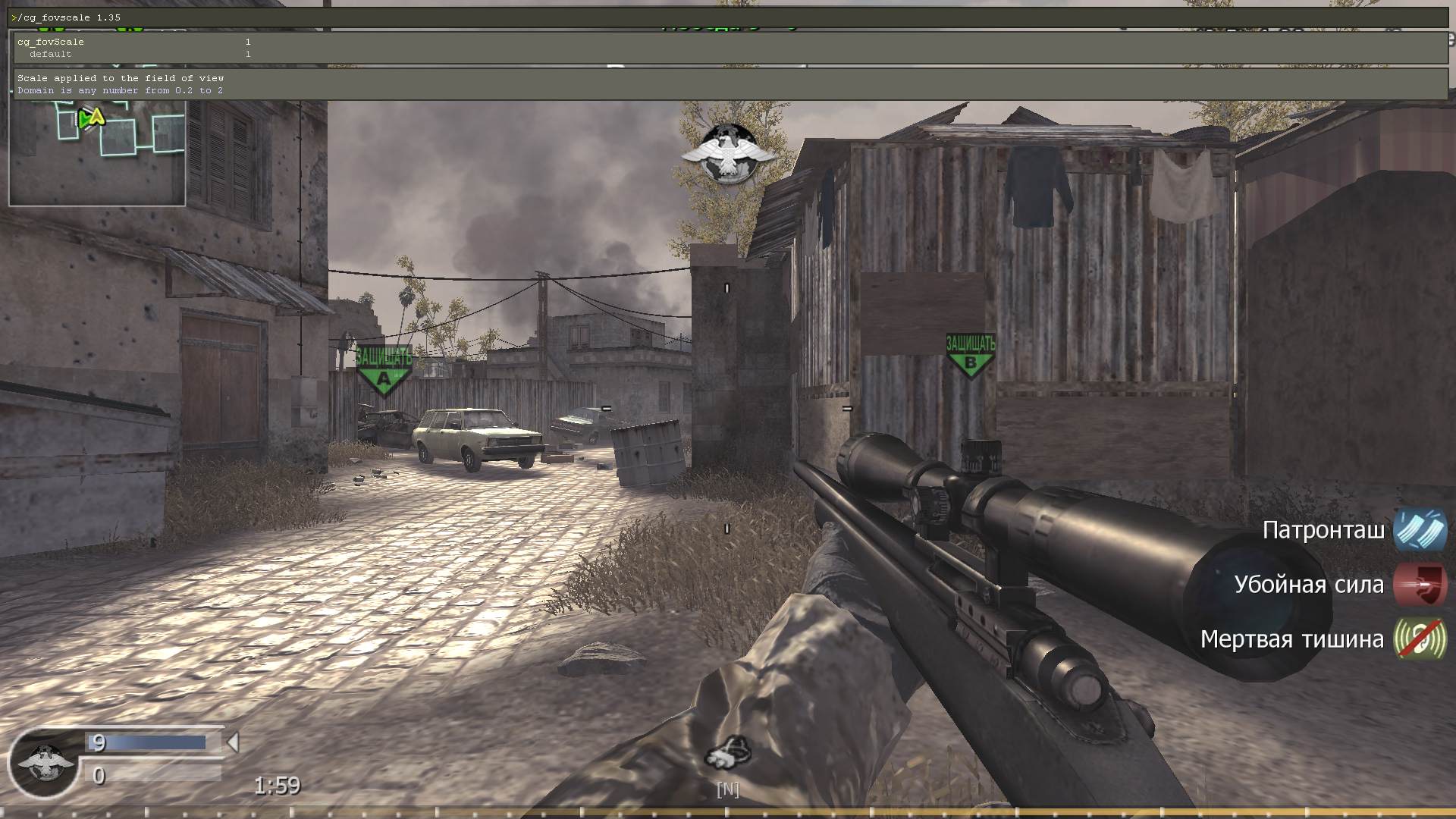Click the 'Scale applied to the field of view' message
The image size is (1456, 819).
121,77
